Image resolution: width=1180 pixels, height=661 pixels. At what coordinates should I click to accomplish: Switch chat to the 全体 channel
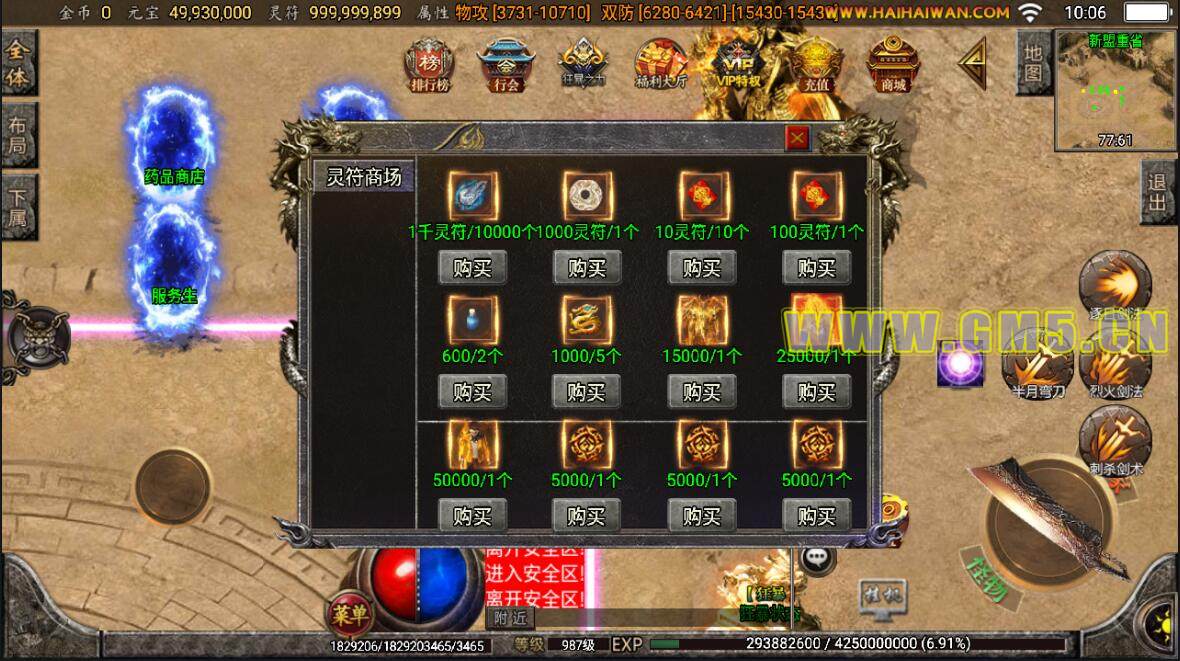[17, 64]
